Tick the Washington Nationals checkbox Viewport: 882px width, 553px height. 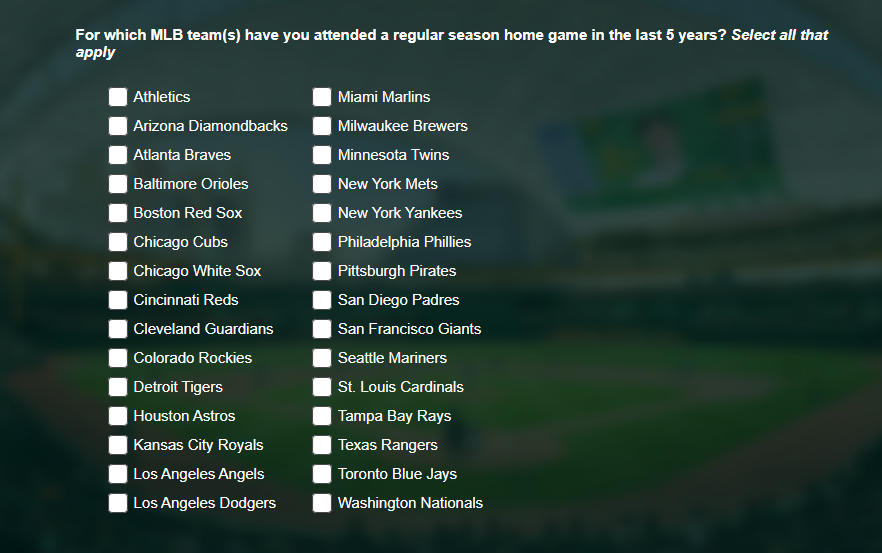322,503
